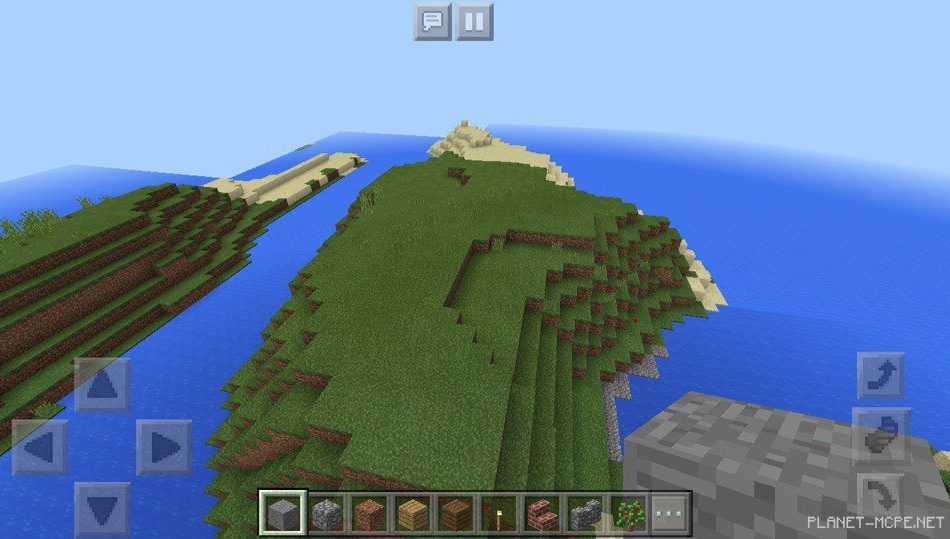This screenshot has height=539, width=950.
Task: Open the chat button
Action: click(x=432, y=21)
